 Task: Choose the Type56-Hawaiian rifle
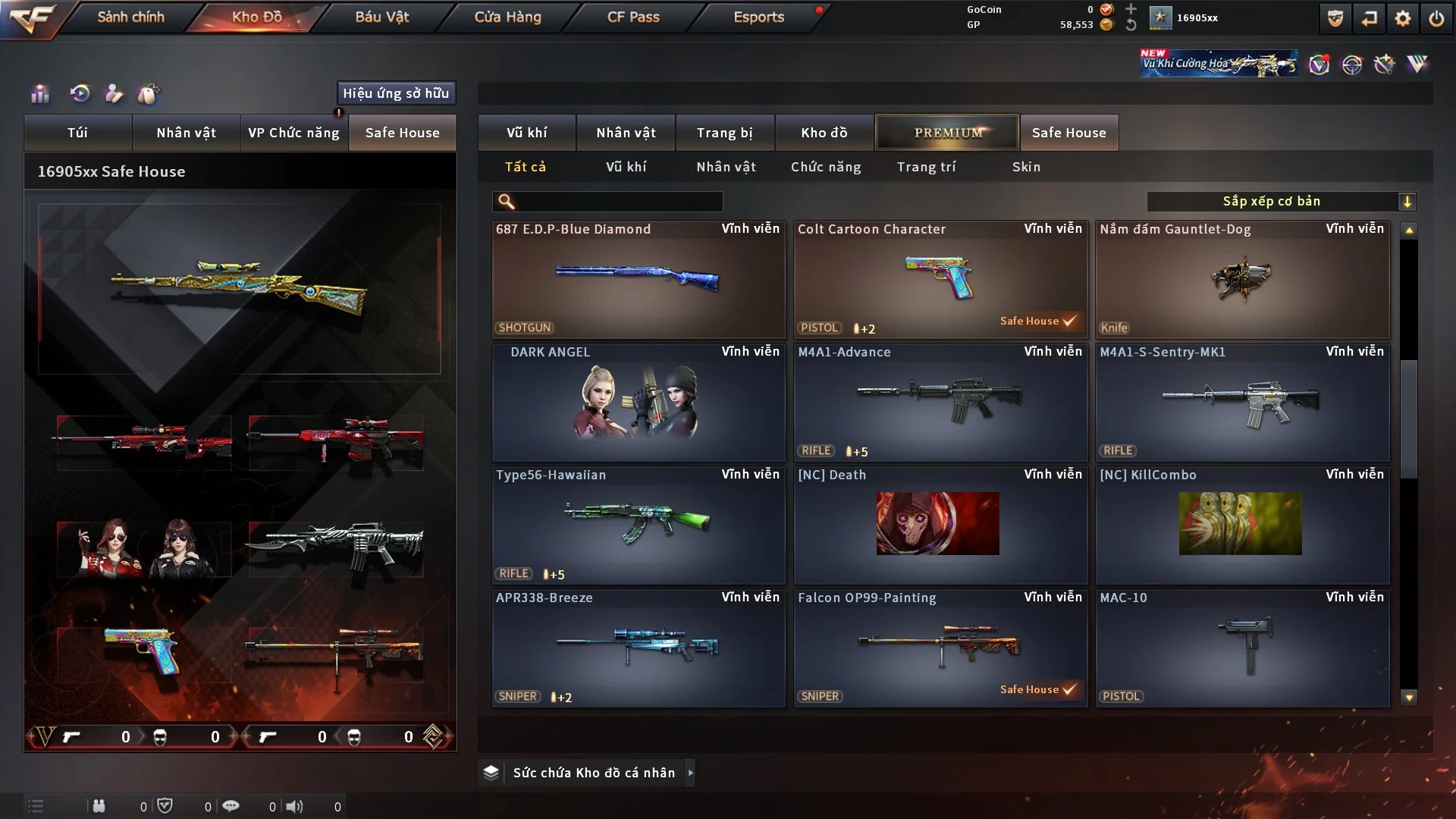pos(638,525)
